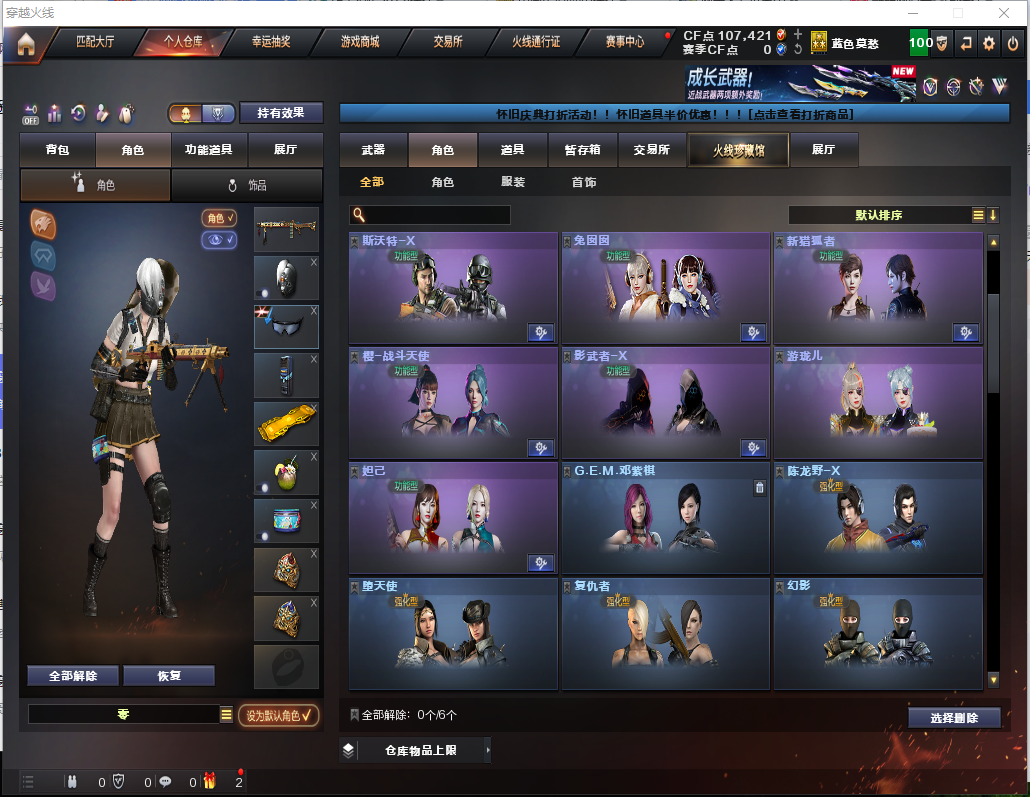
Task: Open settings gear icon
Action: click(x=989, y=43)
